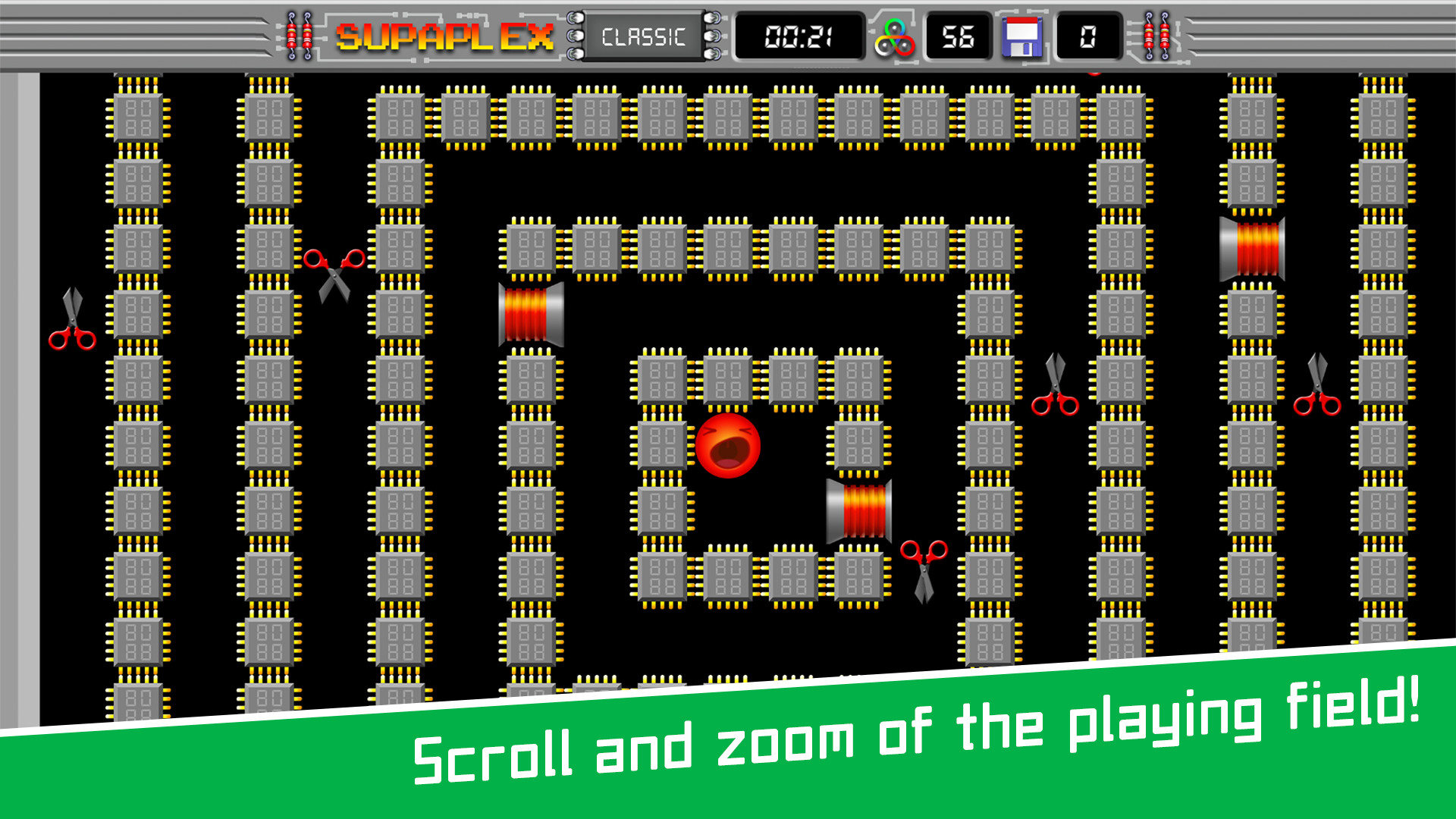The height and width of the screenshot is (819, 1456).
Task: Click the tri-colored infotron counter icon
Action: coord(896,36)
